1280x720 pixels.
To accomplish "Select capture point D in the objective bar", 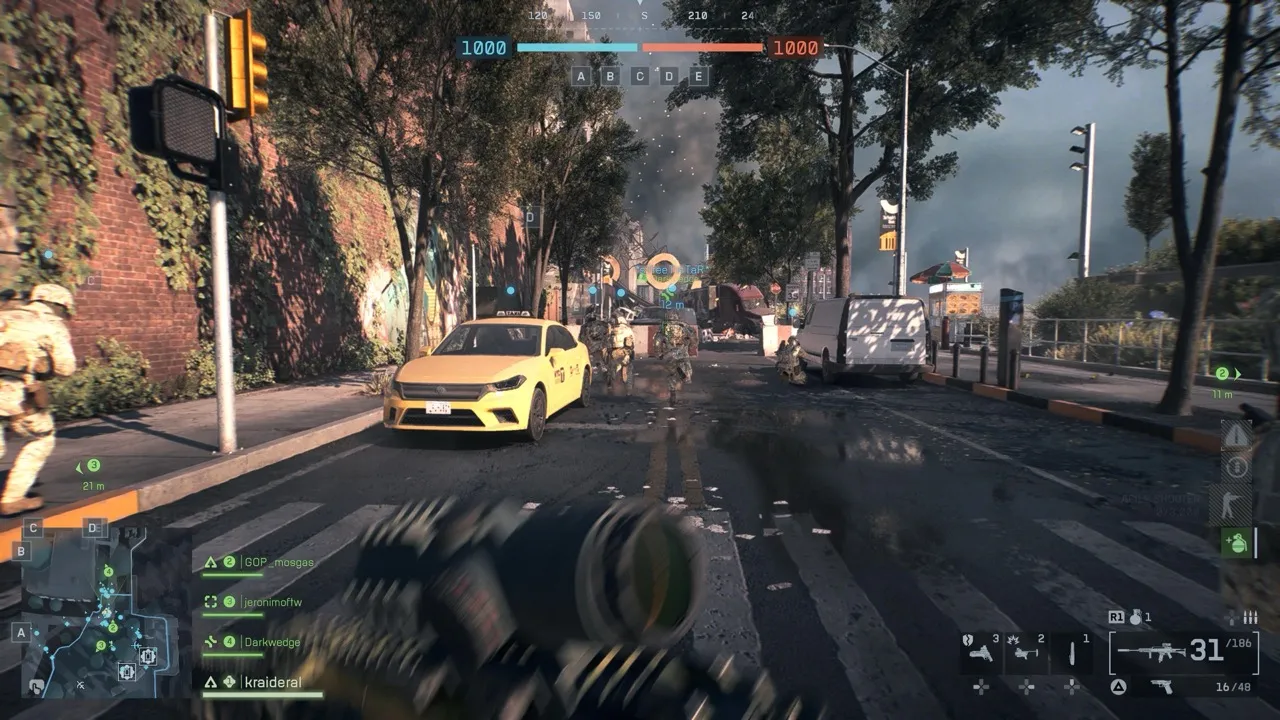I will (x=669, y=76).
